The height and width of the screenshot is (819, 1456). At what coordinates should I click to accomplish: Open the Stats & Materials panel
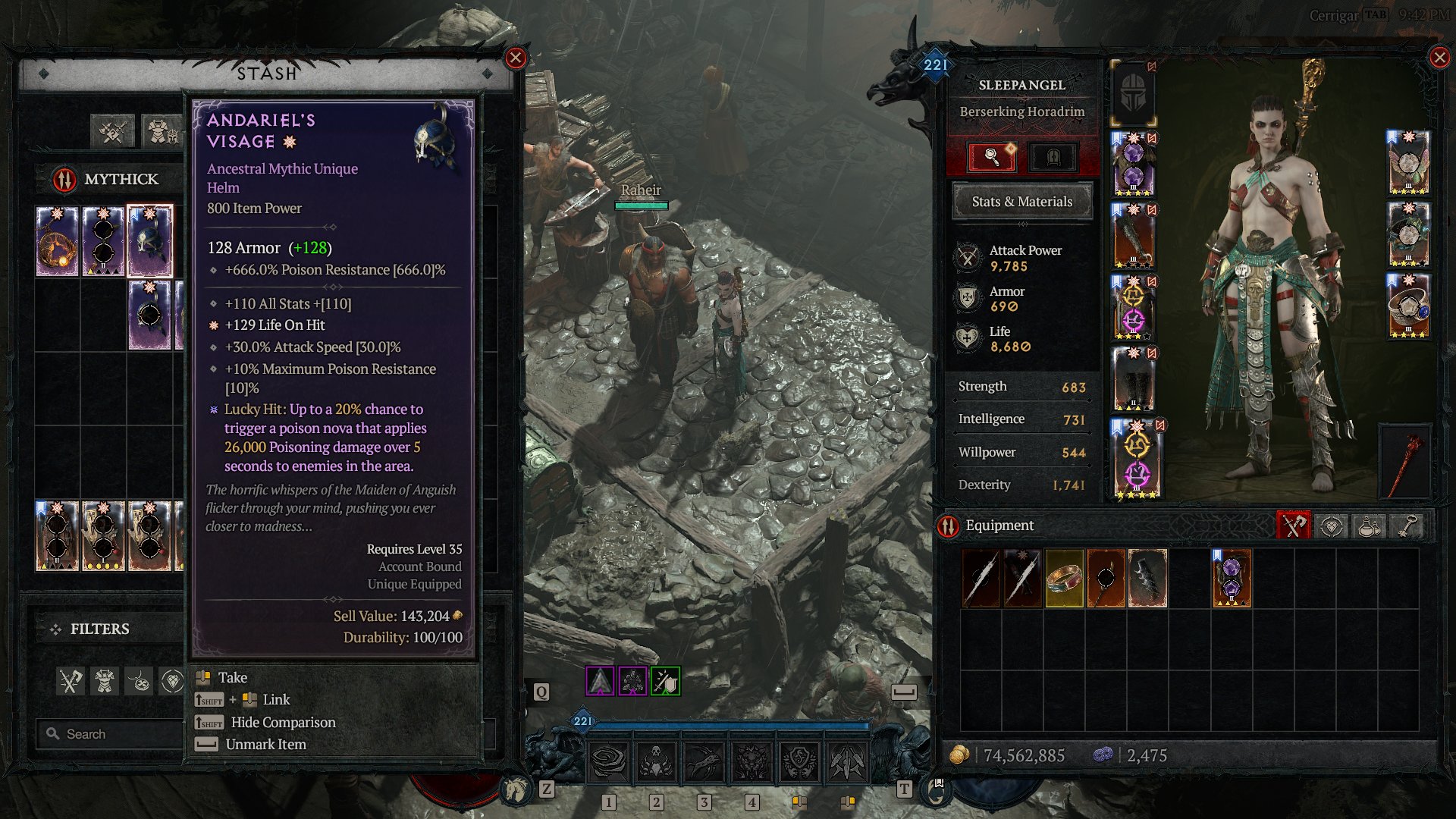coord(1021,202)
